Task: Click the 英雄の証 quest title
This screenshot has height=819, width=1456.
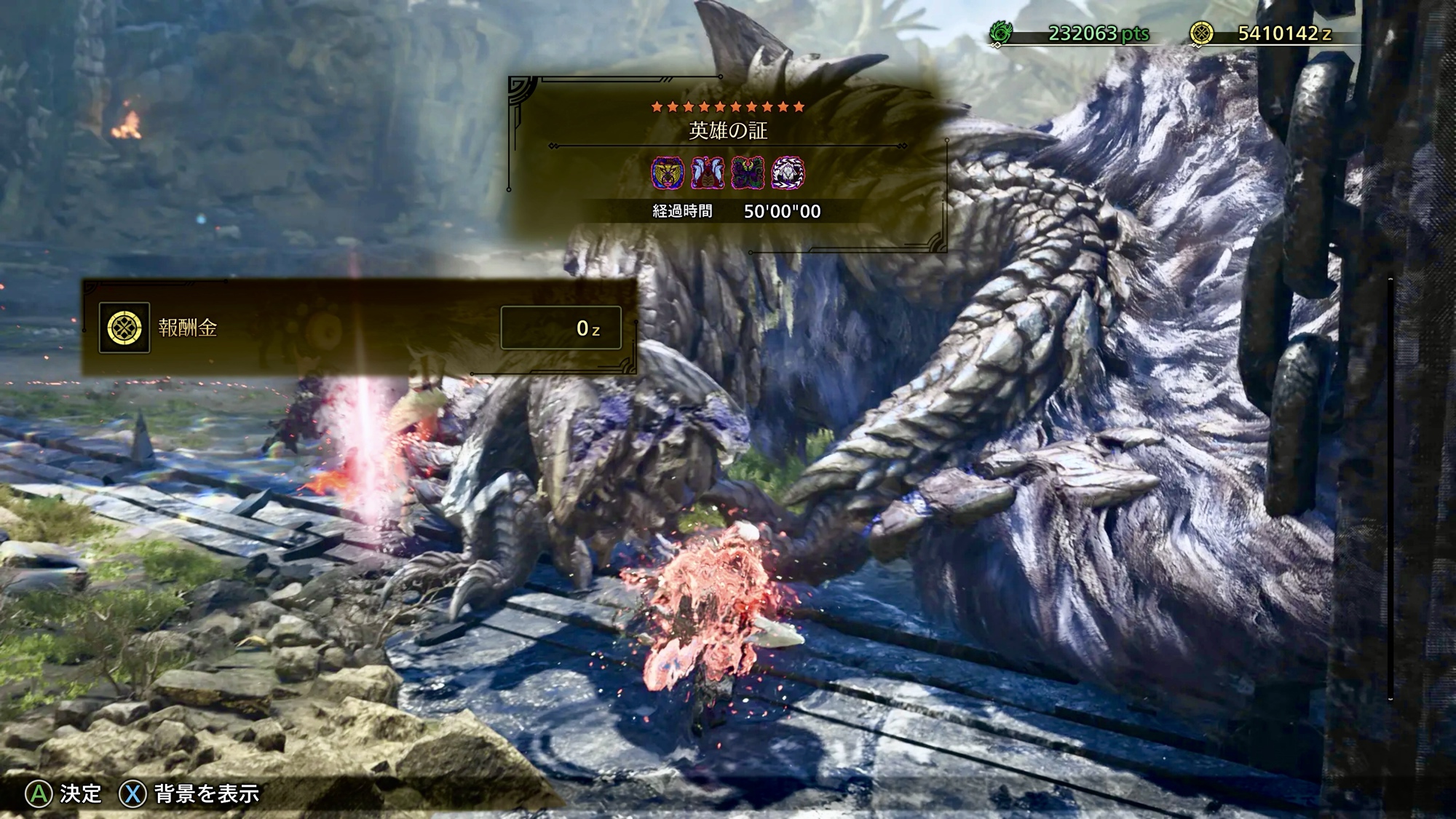Action: click(x=728, y=130)
